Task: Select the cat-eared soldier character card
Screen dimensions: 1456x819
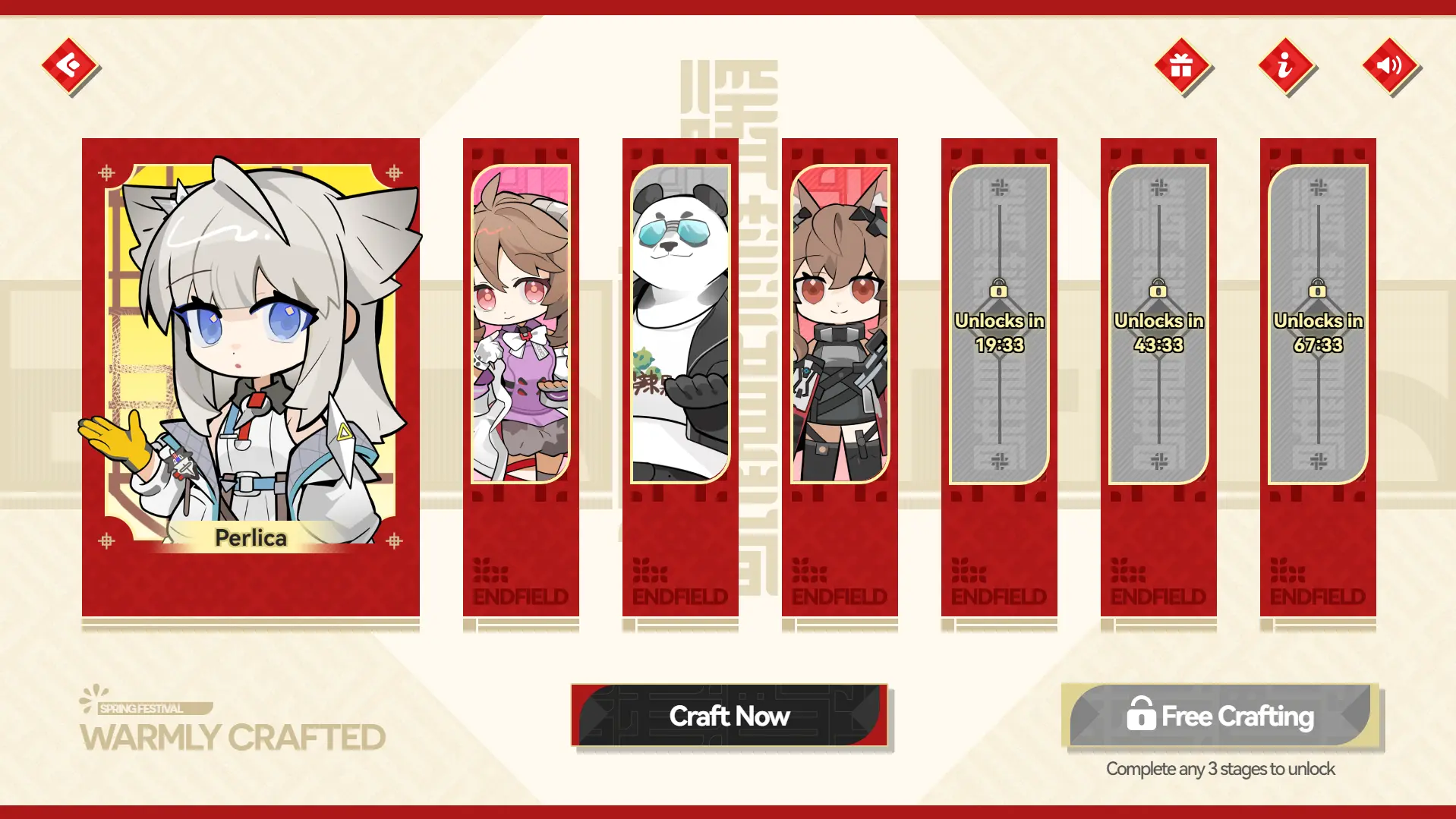Action: pos(840,326)
